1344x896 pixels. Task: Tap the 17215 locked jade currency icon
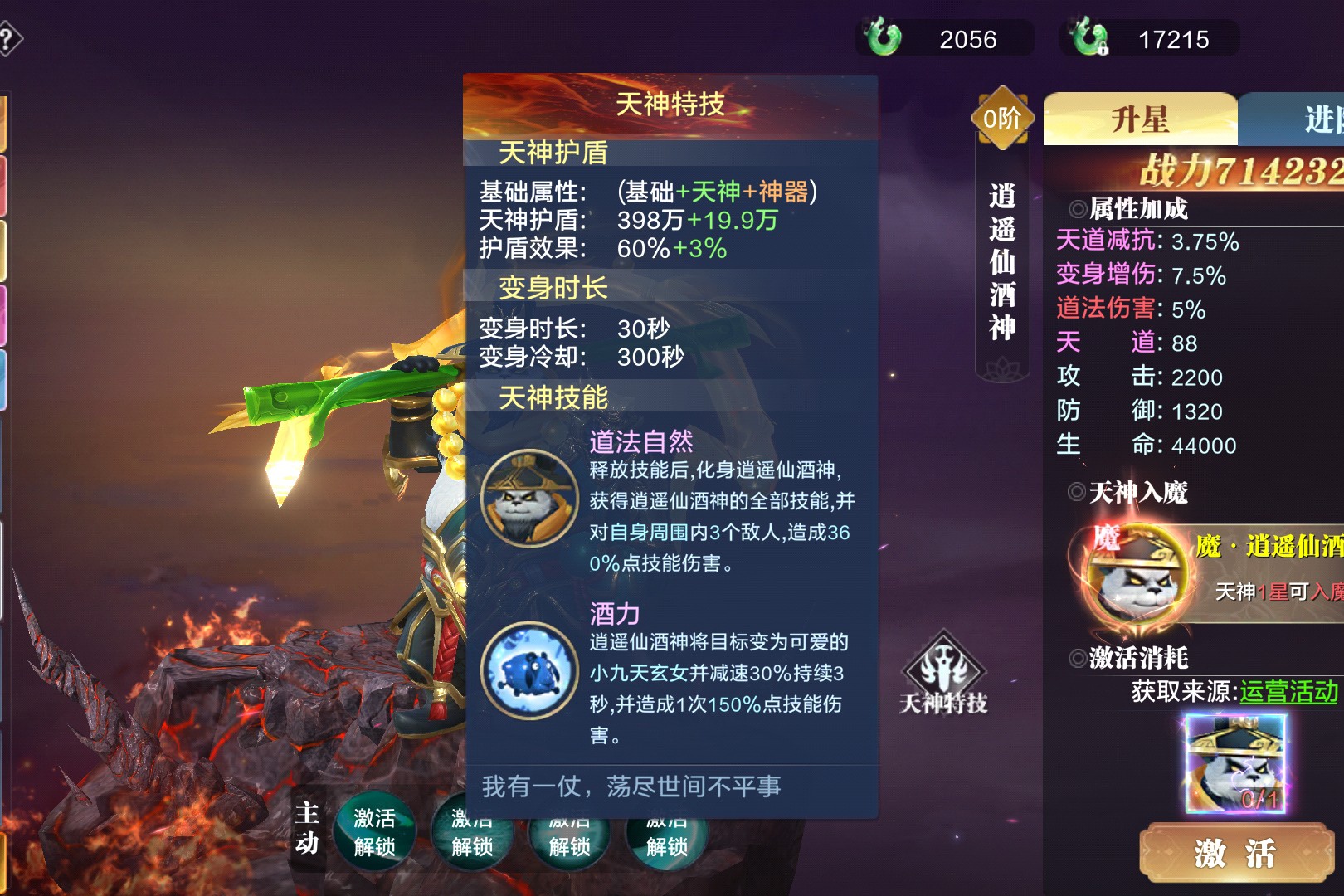point(1089,37)
